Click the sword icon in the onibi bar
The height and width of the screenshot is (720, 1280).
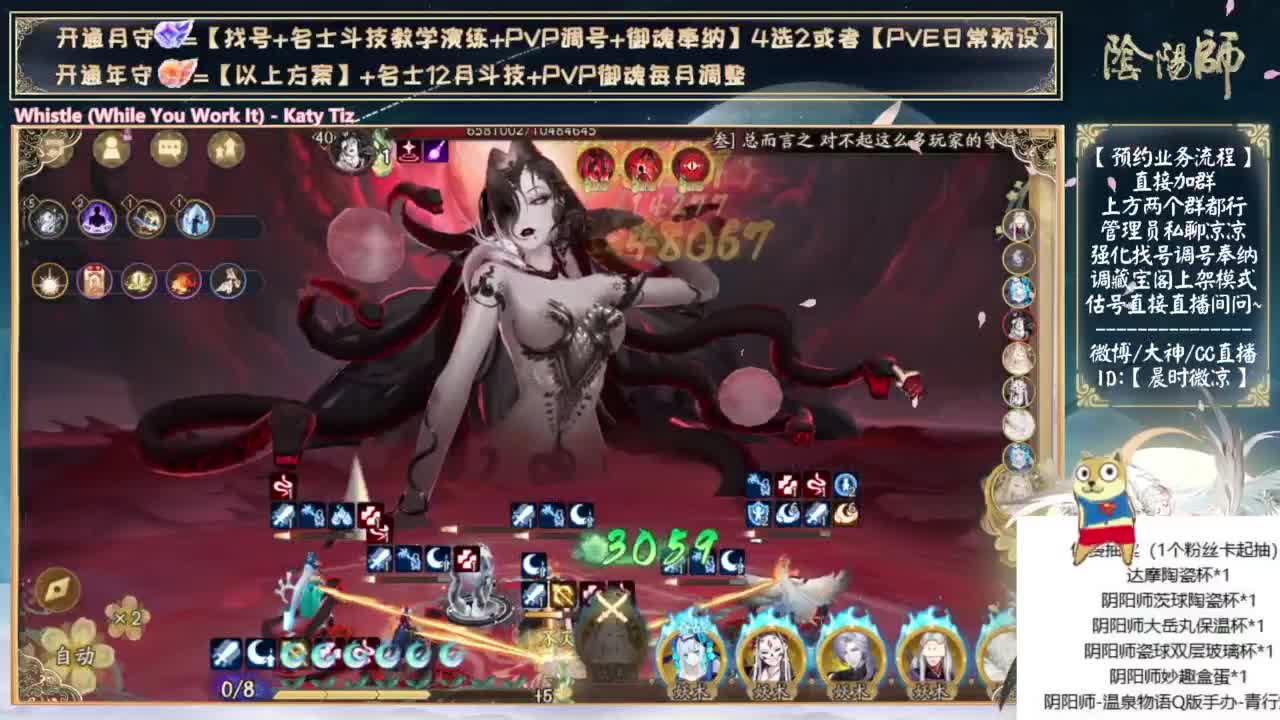coord(224,653)
